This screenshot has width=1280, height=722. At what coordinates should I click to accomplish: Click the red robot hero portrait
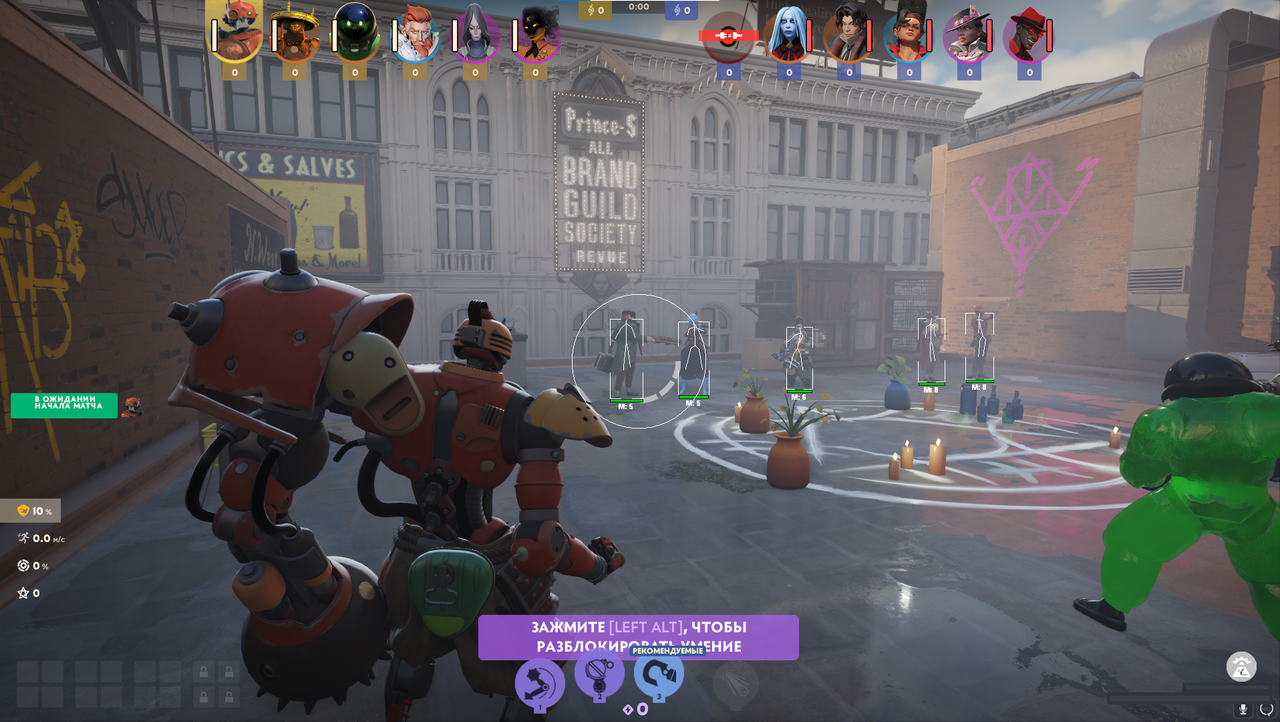click(x=235, y=32)
